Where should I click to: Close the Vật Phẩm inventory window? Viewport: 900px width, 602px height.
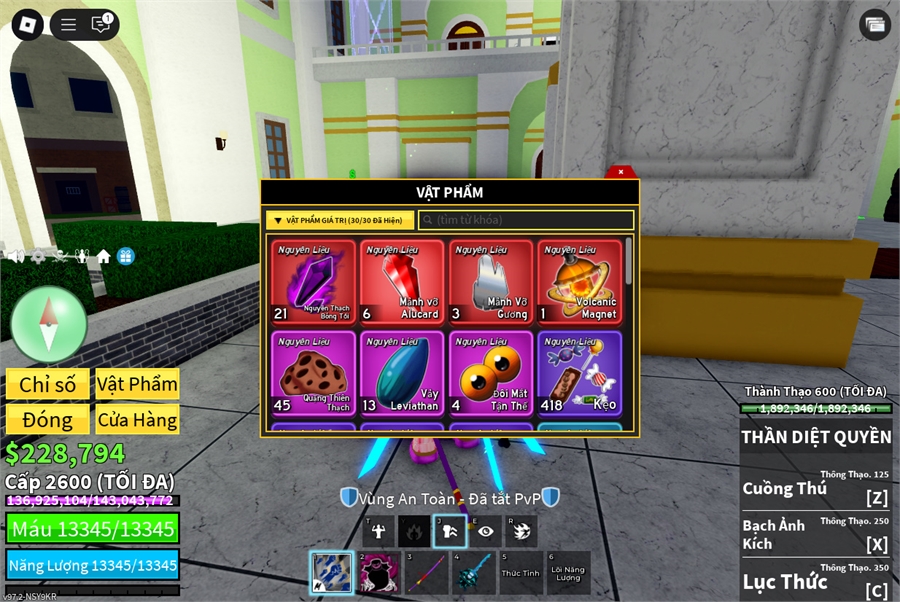point(621,172)
